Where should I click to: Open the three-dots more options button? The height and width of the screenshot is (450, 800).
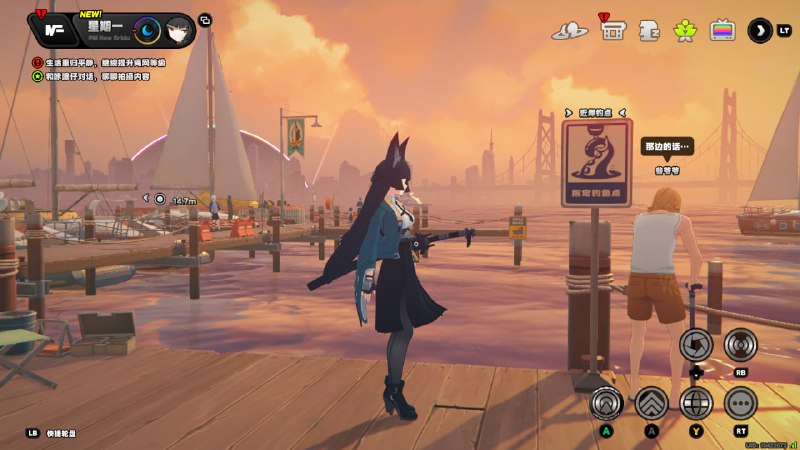pos(740,402)
